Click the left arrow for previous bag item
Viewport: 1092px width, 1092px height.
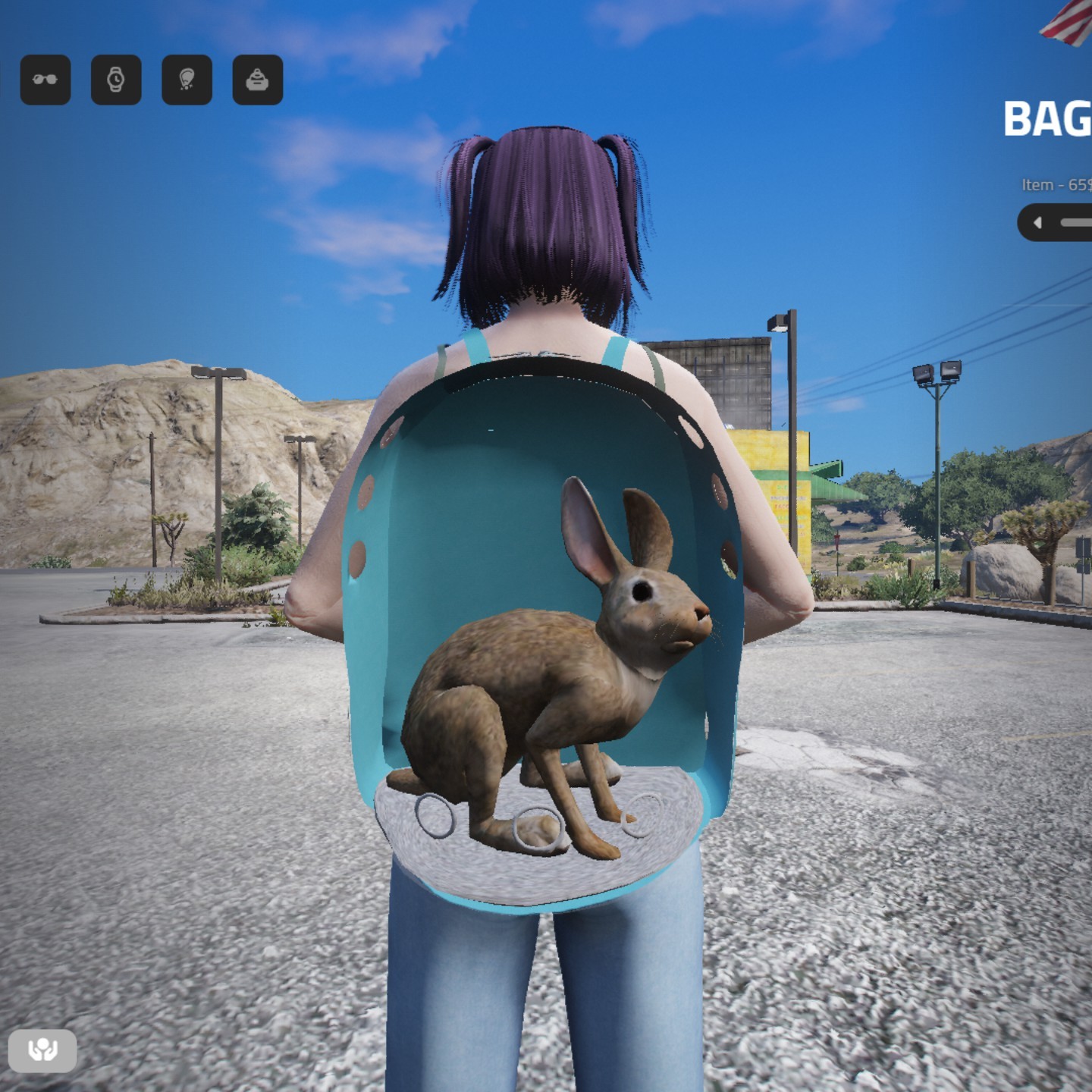pos(1038,223)
